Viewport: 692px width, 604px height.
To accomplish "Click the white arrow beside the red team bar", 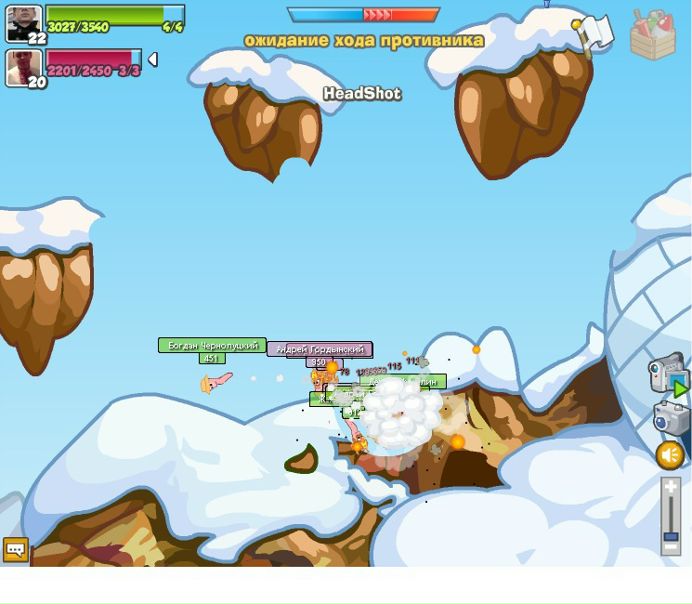I will click(x=153, y=60).
